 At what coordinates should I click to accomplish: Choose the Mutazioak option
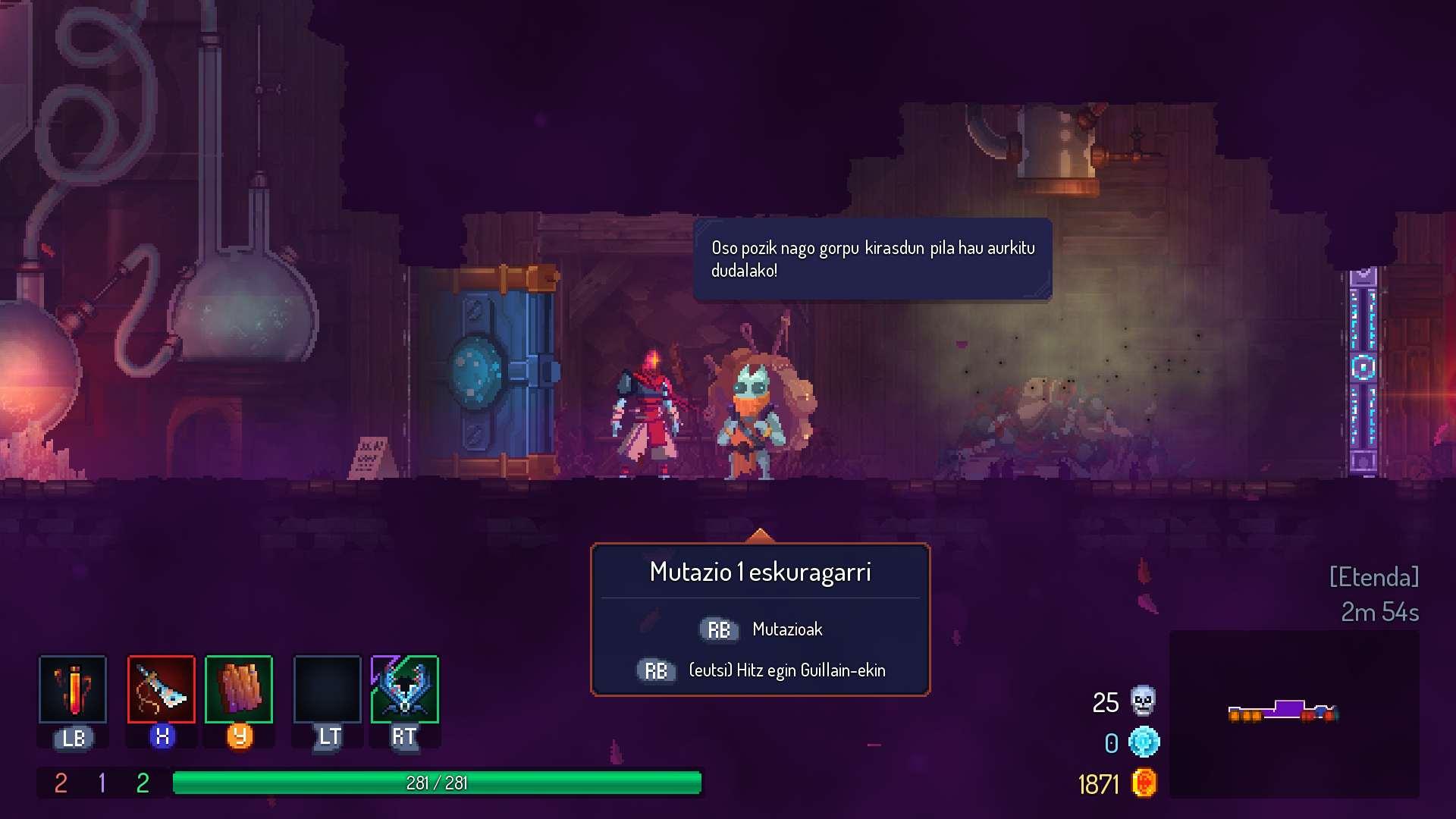(786, 629)
